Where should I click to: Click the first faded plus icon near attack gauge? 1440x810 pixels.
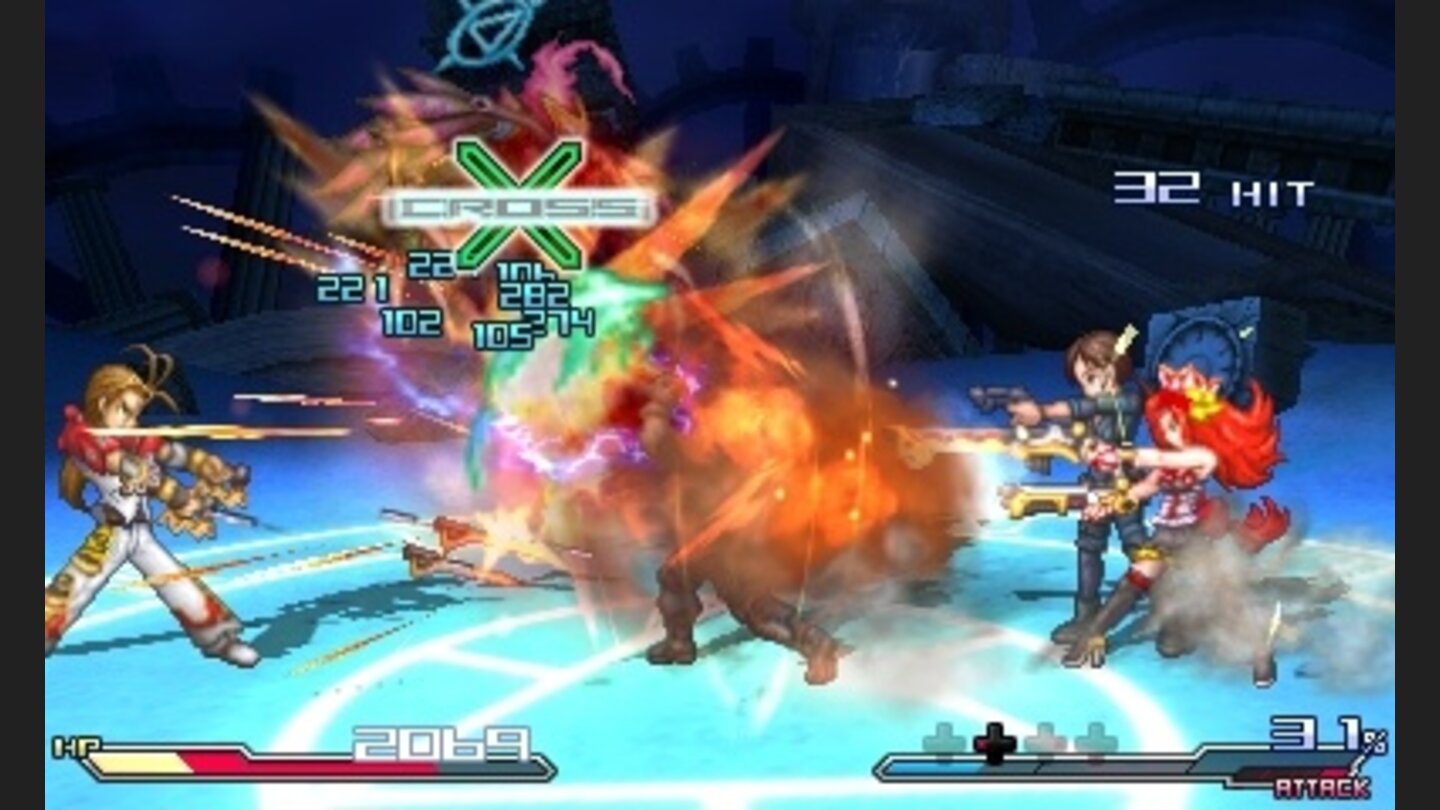(x=944, y=738)
